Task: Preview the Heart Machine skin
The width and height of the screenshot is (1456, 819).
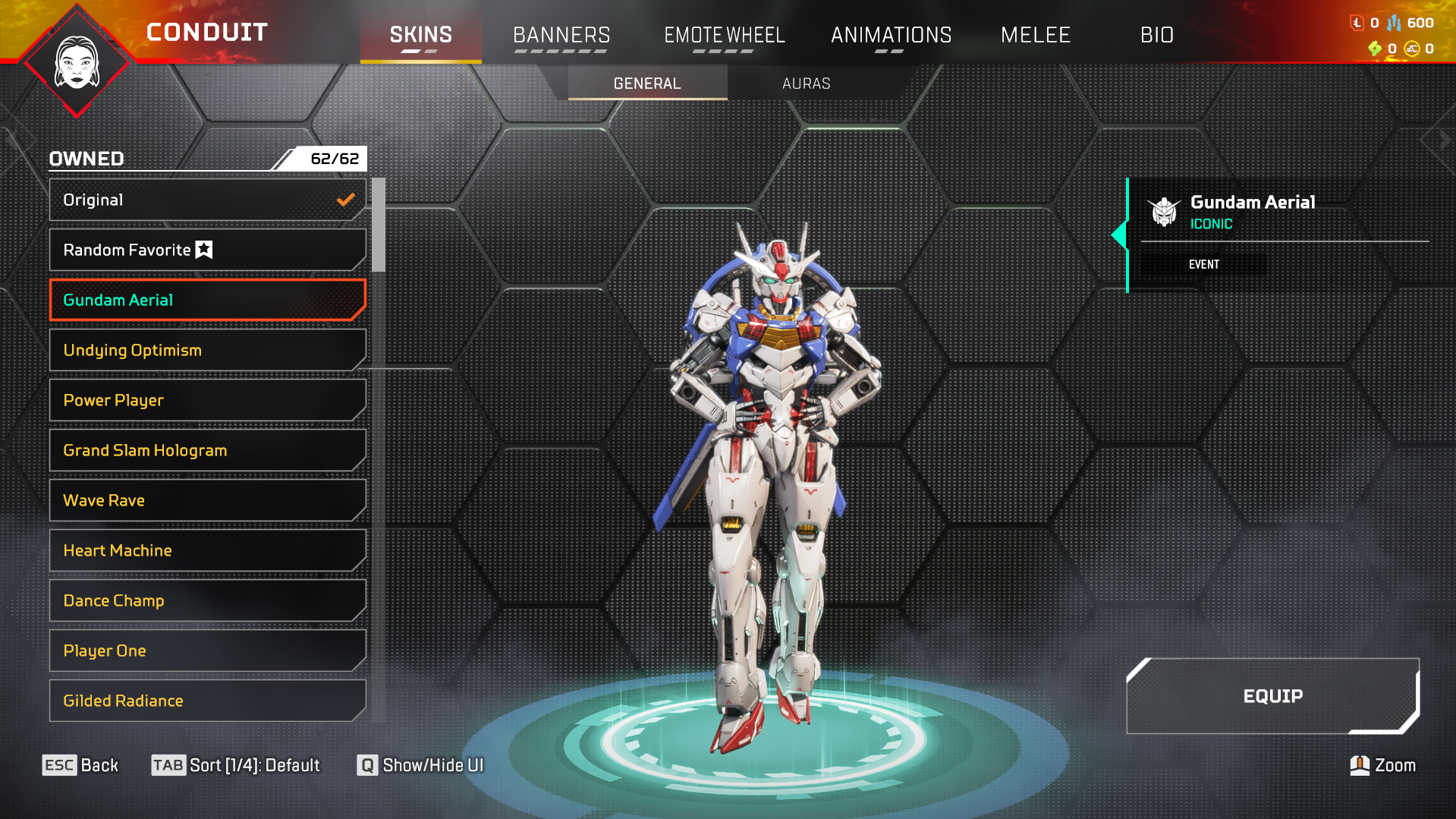Action: [206, 550]
